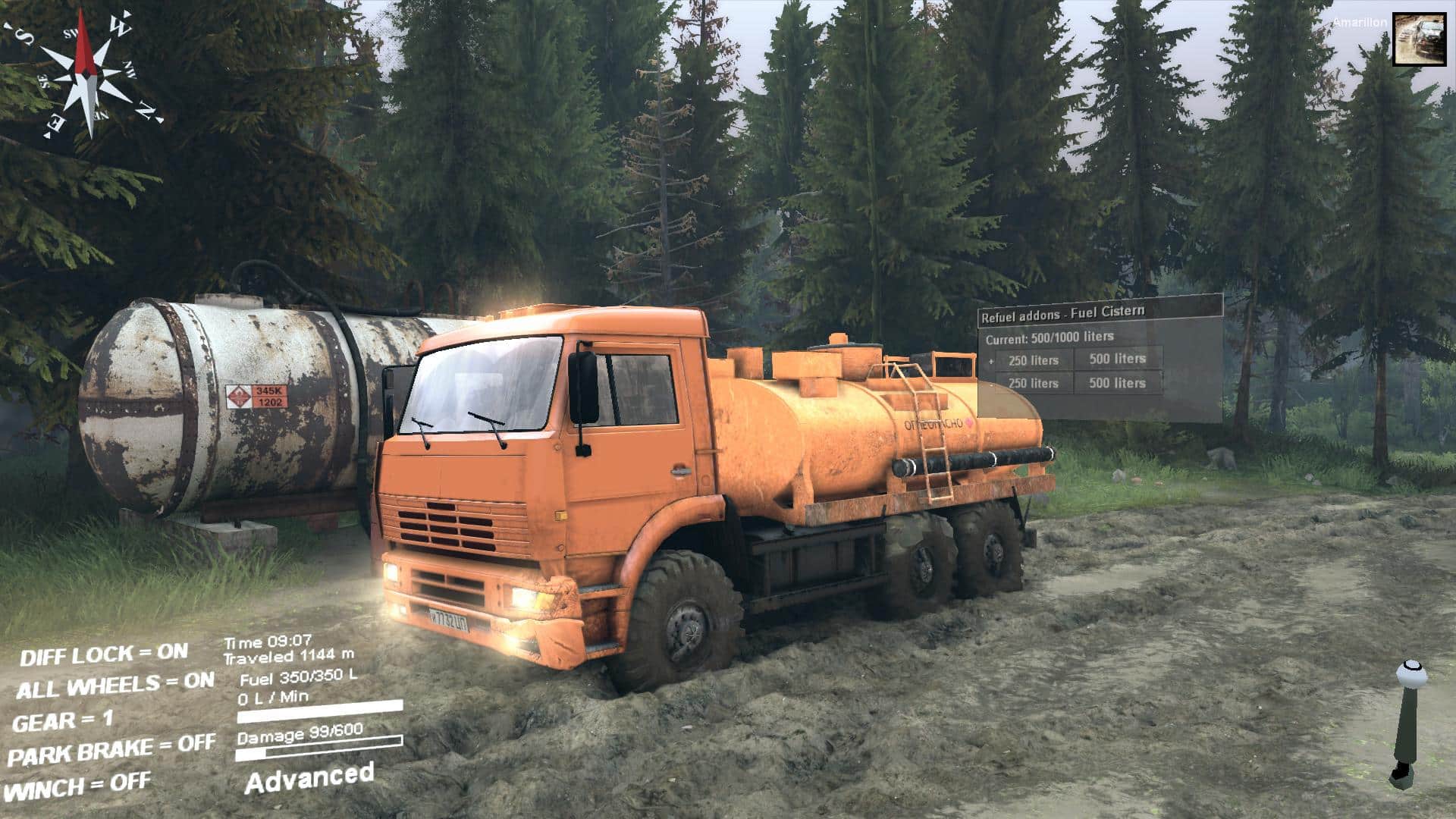Screen dimensions: 1456x819
Task: Toggle the ALL WHEELS drive setting
Action: [115, 686]
